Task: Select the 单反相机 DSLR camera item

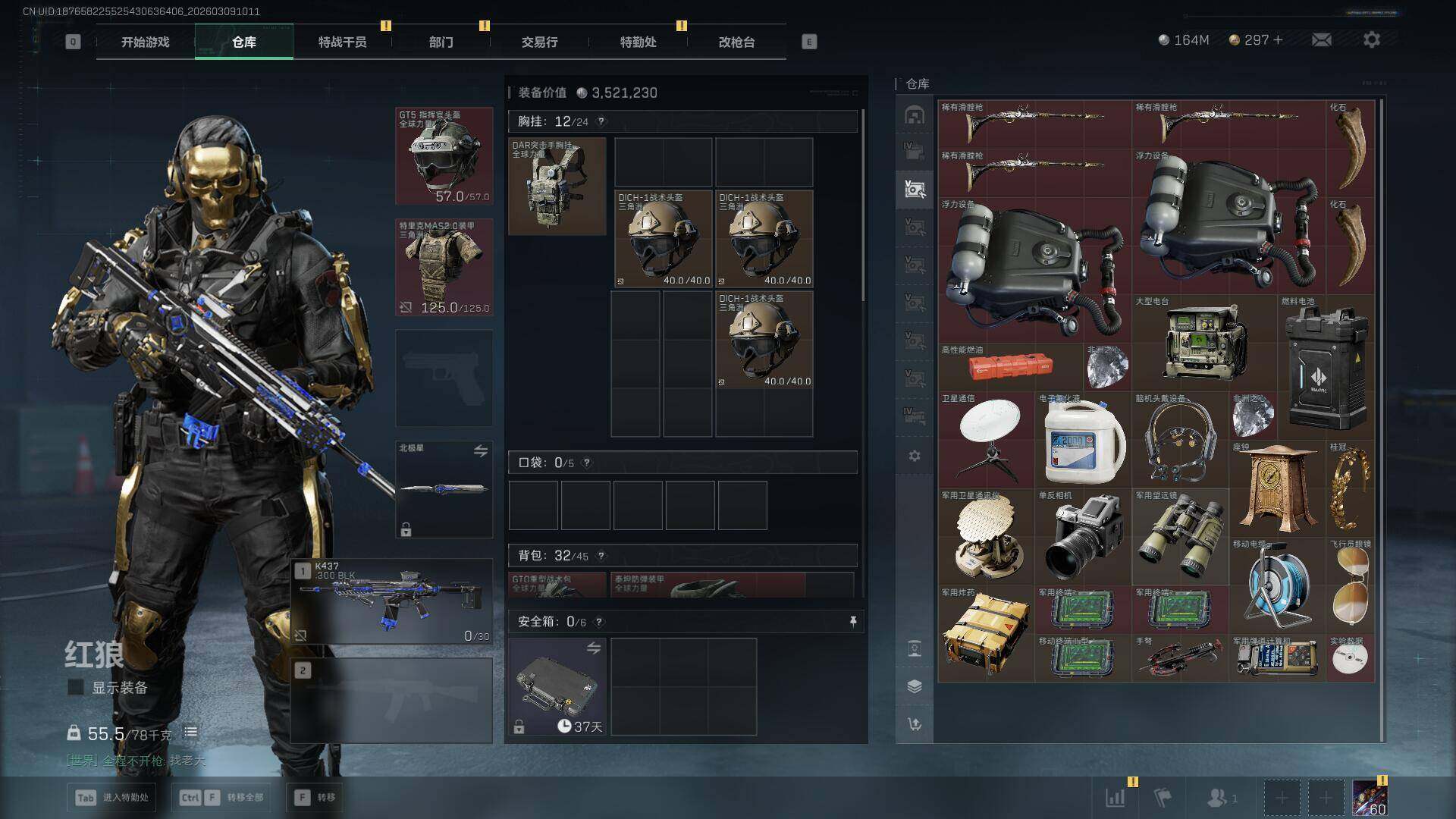Action: [x=1083, y=537]
